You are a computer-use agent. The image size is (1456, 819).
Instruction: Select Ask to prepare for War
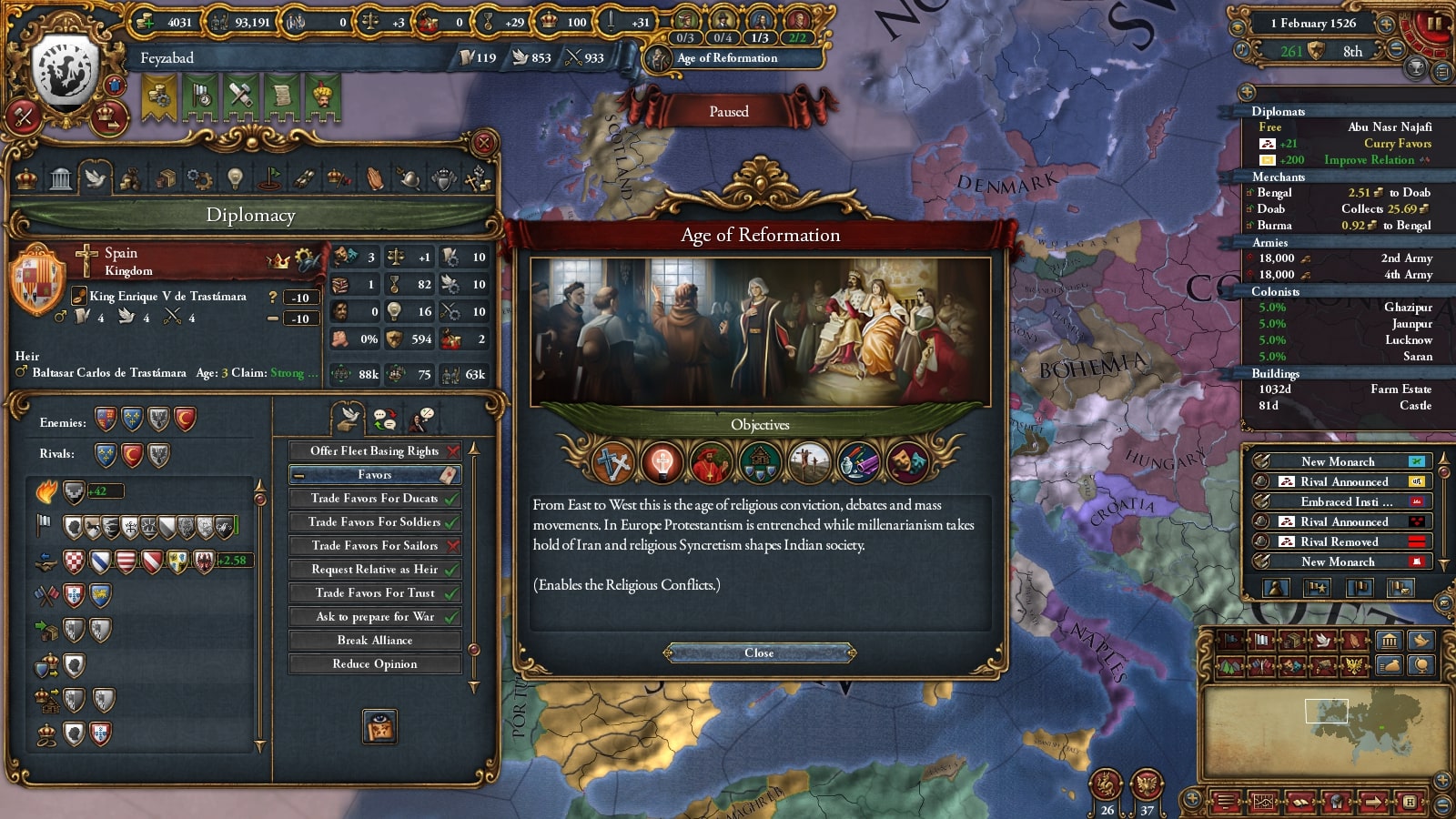tap(374, 617)
